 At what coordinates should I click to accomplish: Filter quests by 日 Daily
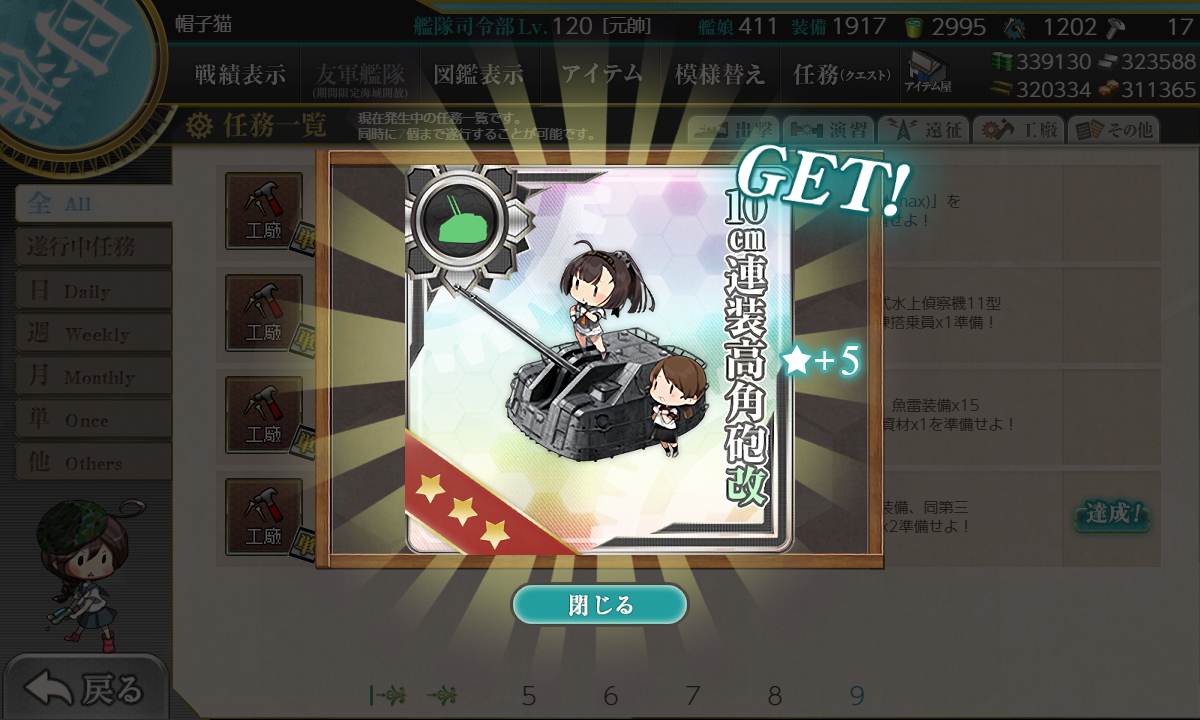92,291
